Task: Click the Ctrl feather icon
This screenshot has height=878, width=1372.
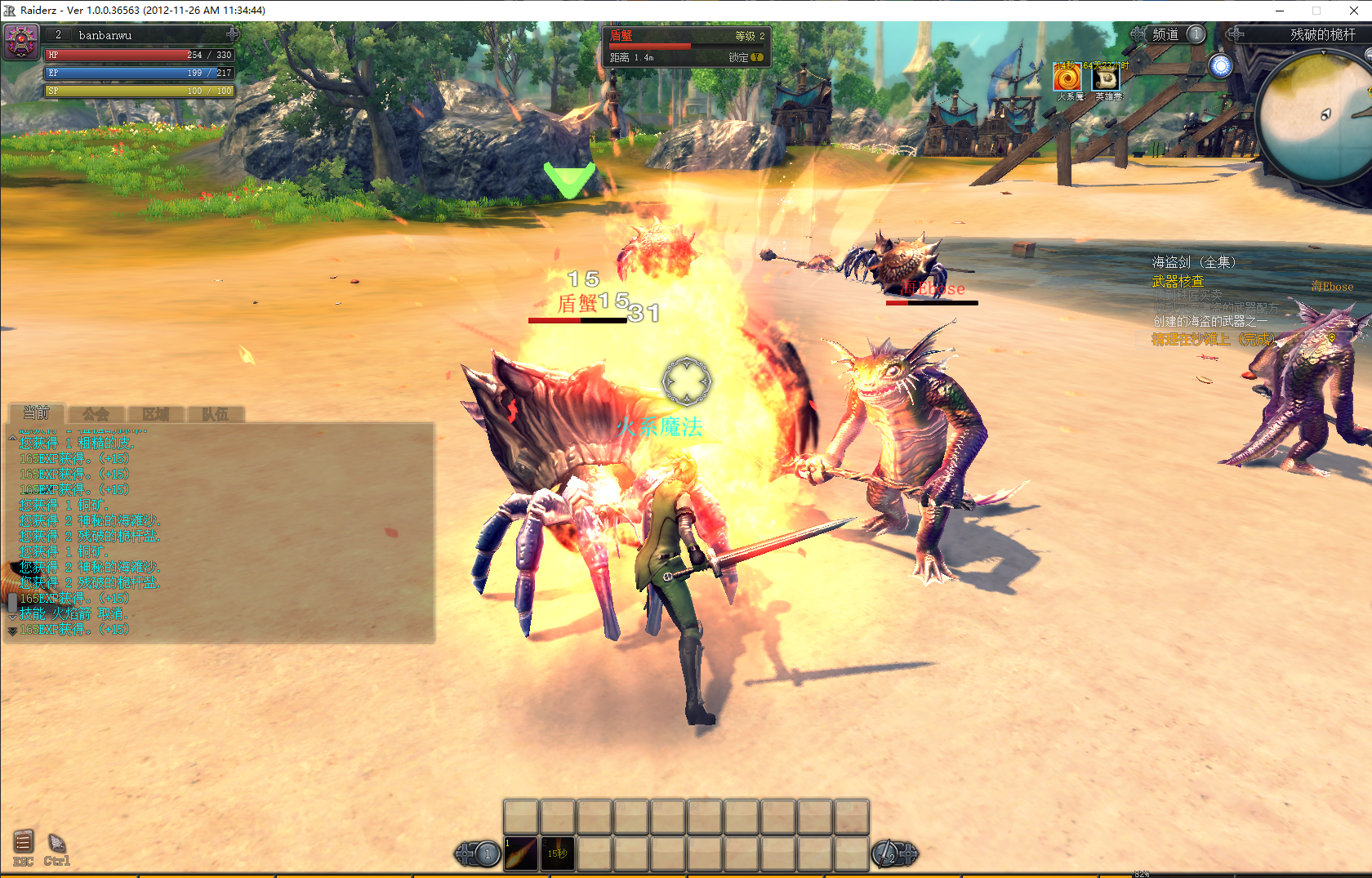Action: [x=56, y=844]
